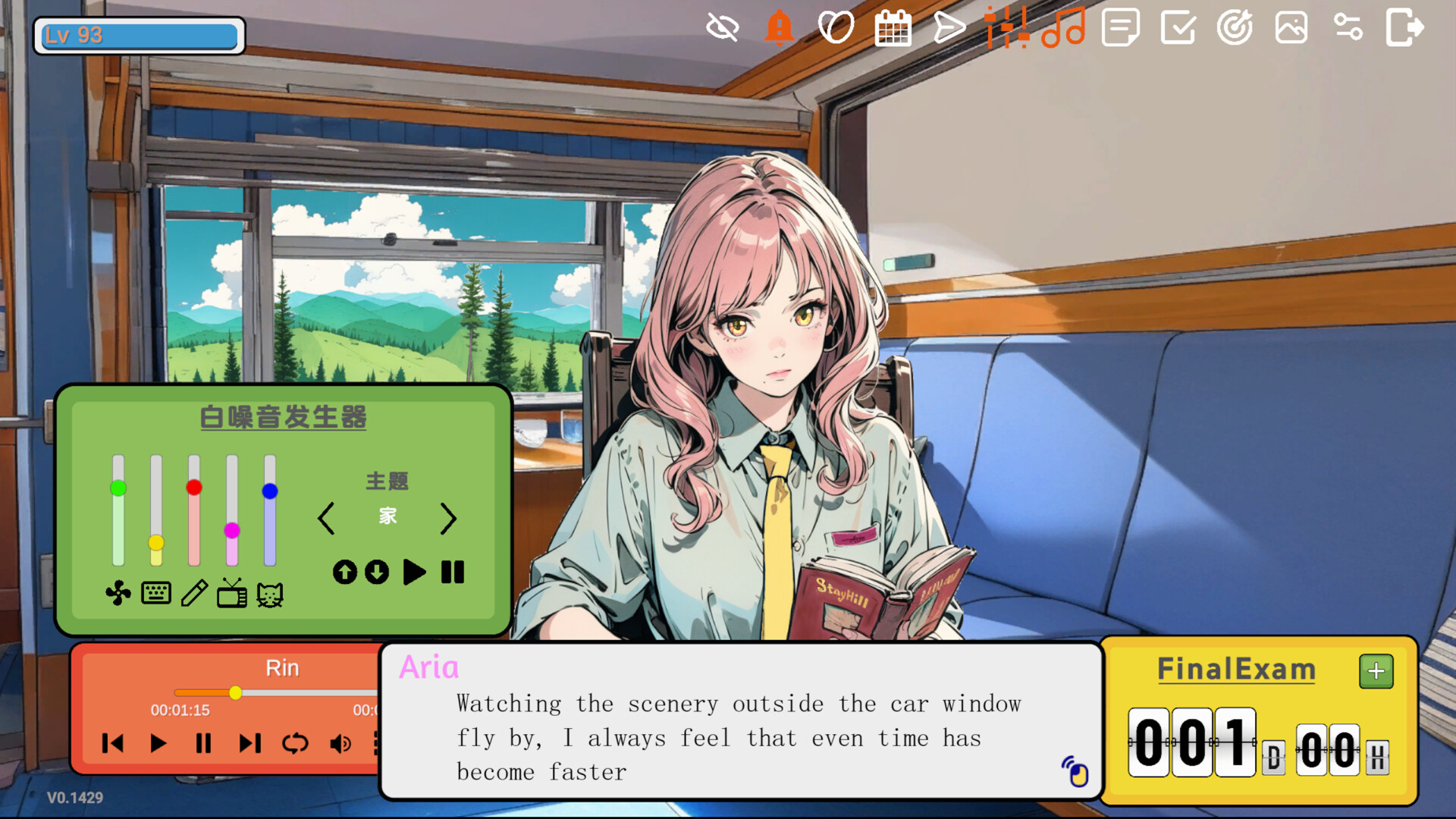Screen dimensions: 1456x819
Task: Switch to previous white noise theme
Action: pos(327,519)
